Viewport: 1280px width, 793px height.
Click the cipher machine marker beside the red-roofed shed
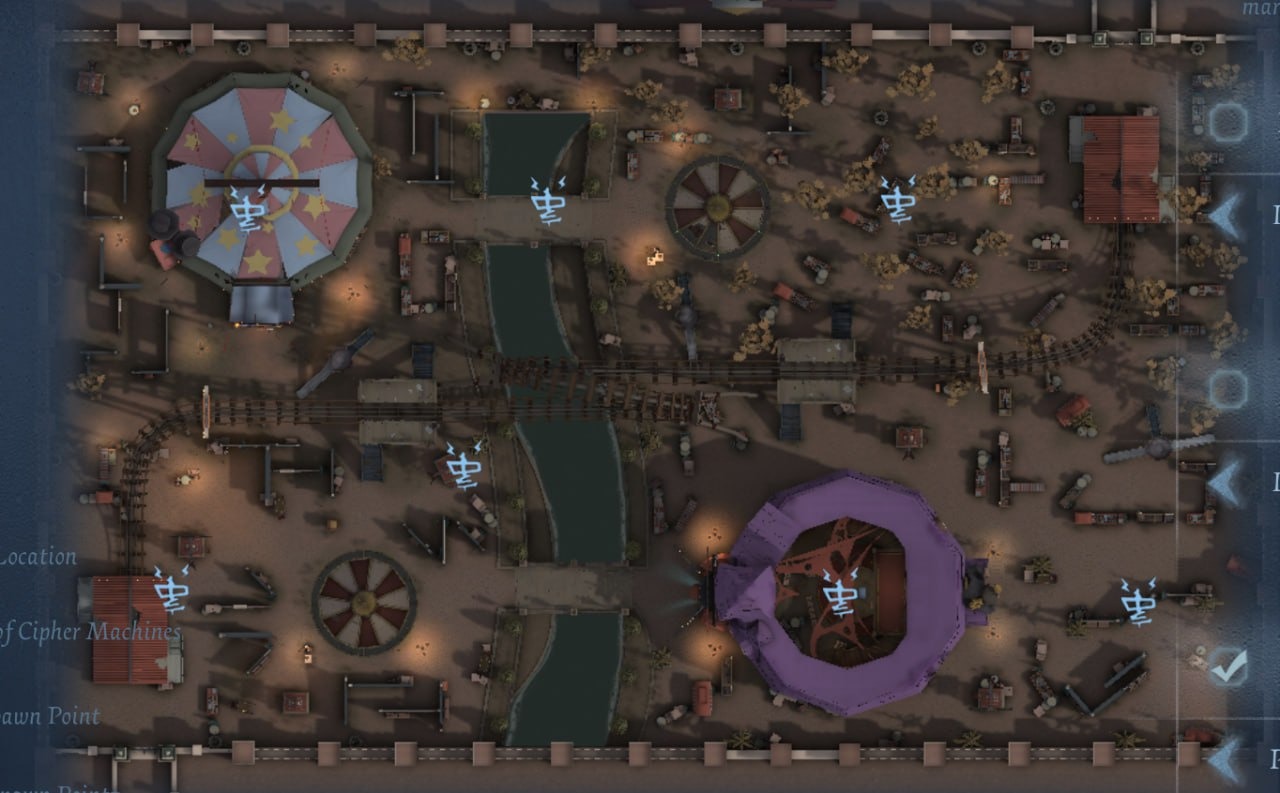point(172,588)
